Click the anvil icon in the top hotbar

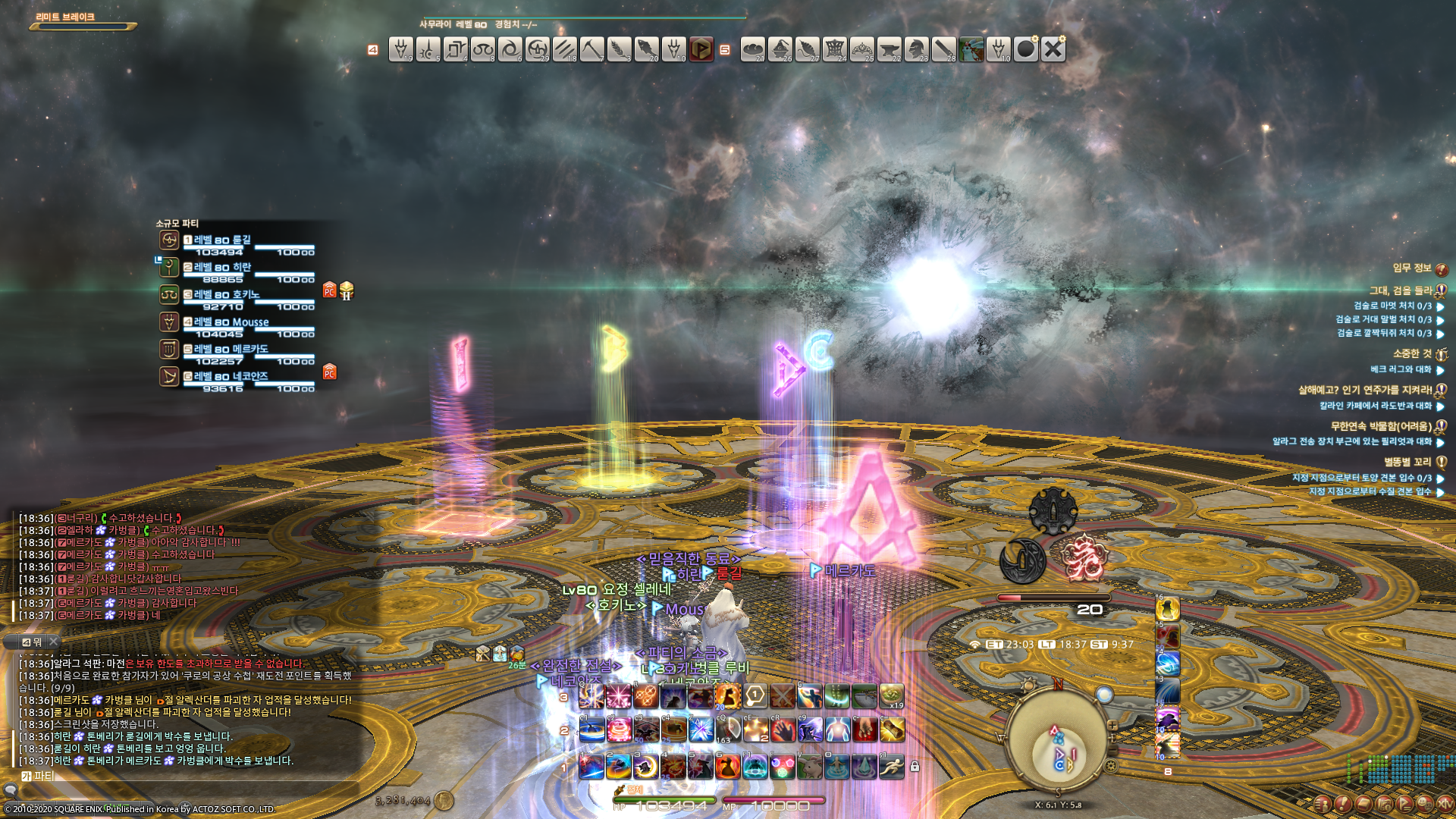[889, 49]
